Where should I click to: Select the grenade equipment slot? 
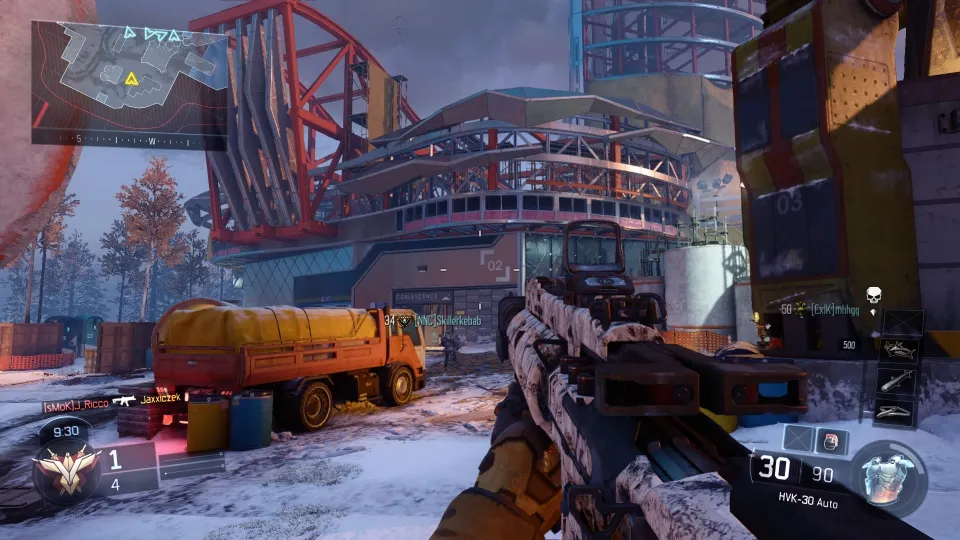point(830,441)
